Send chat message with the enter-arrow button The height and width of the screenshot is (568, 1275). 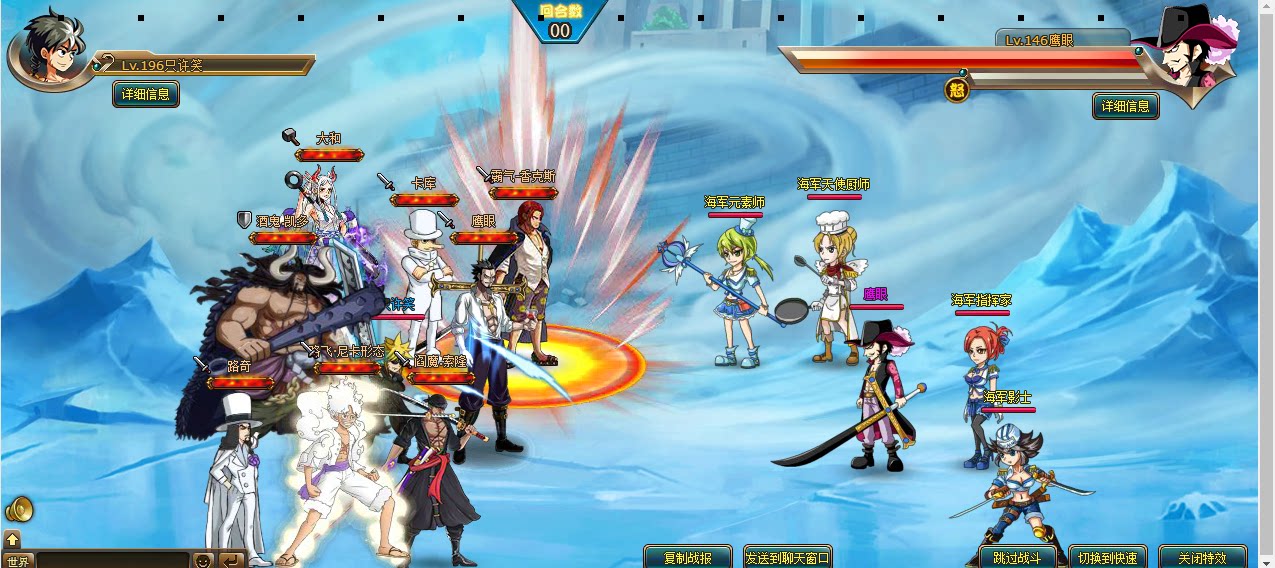pyautogui.click(x=231, y=560)
